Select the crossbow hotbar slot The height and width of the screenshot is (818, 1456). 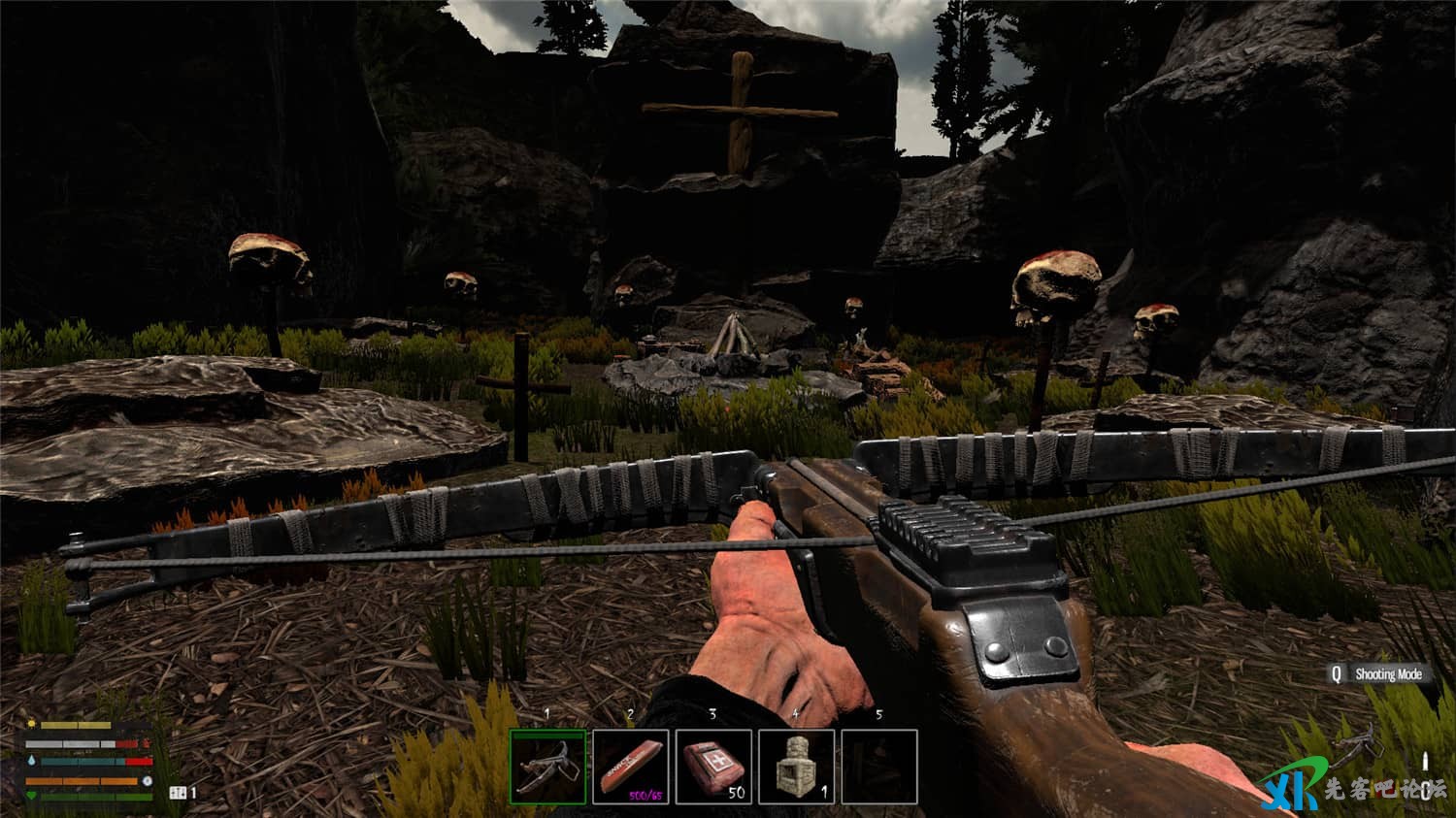pyautogui.click(x=548, y=767)
